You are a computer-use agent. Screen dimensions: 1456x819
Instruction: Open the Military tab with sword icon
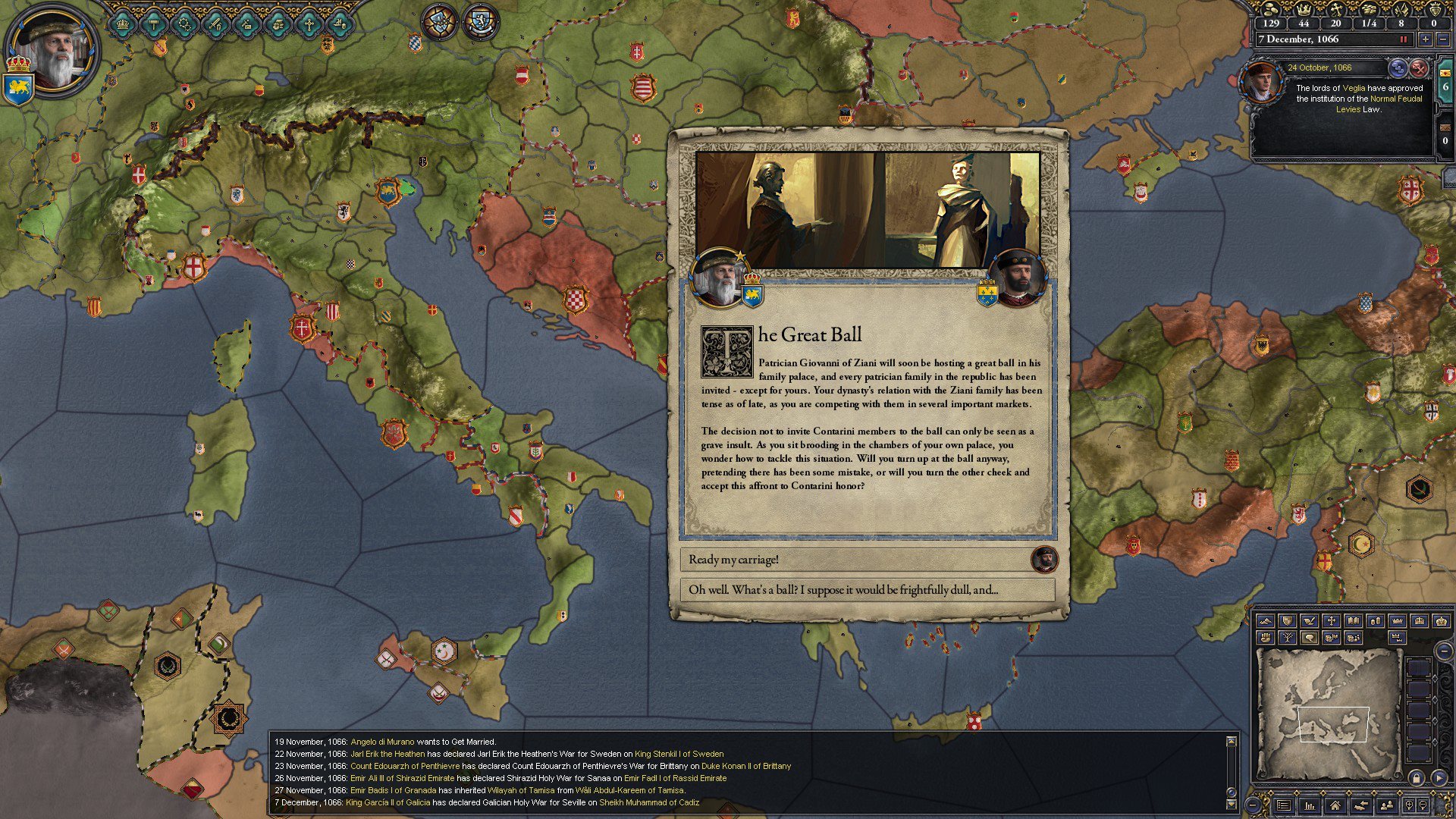click(x=215, y=24)
